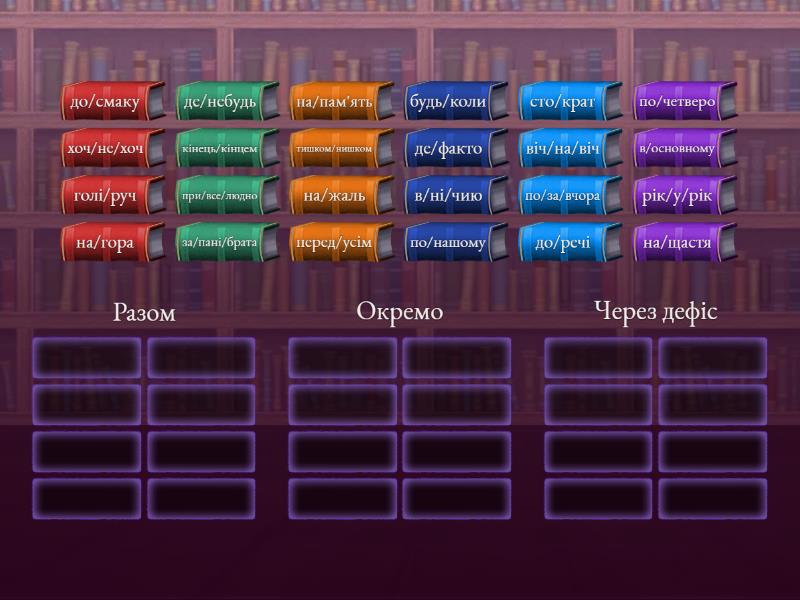
Task: Choose the orange на/пам'ять book
Action: point(334,102)
